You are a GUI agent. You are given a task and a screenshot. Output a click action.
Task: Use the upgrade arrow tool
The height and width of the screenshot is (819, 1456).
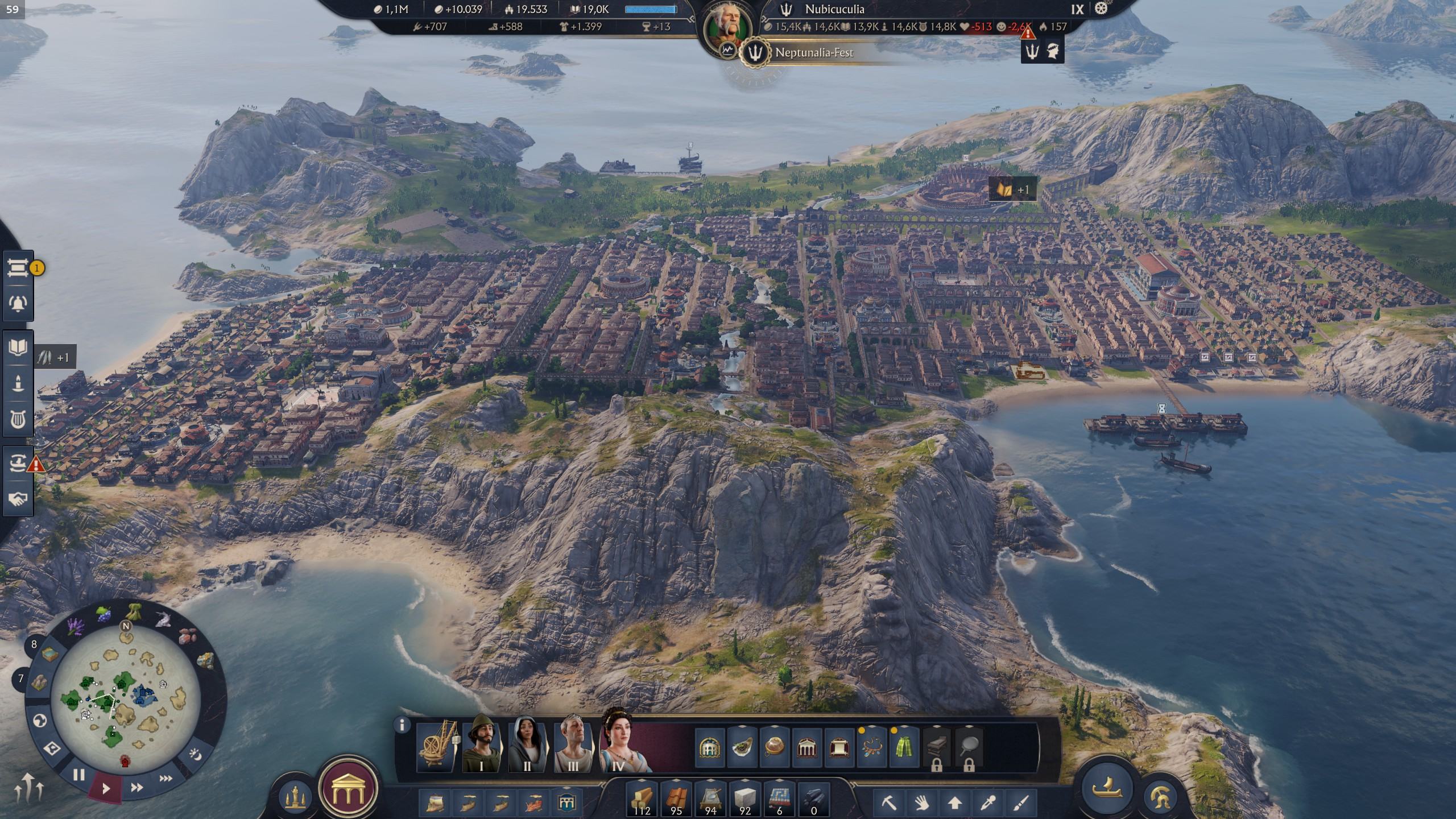coord(955,803)
